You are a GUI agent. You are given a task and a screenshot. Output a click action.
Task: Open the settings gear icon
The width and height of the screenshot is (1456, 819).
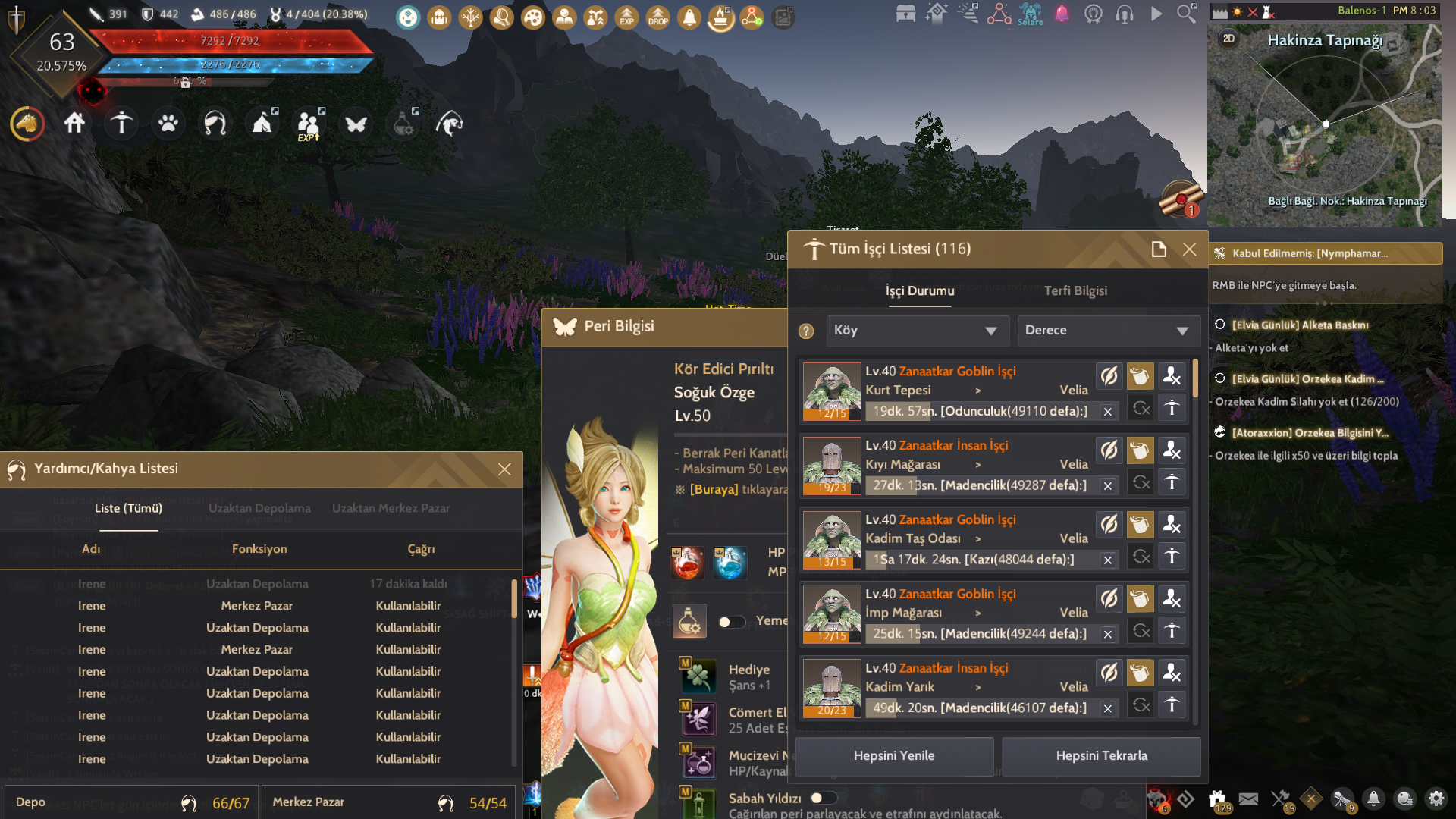click(1436, 799)
